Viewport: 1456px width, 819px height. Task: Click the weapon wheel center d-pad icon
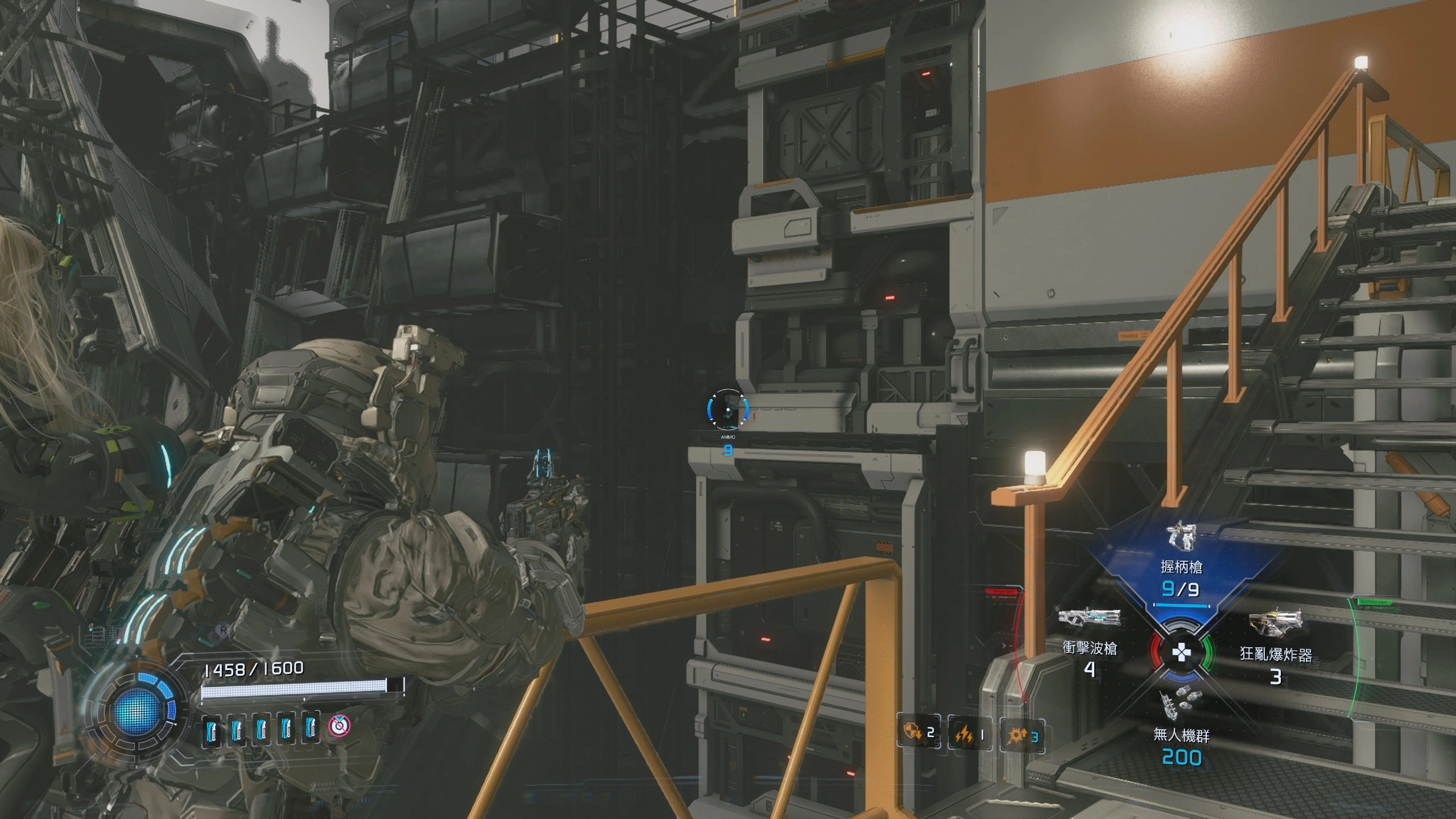point(1181,652)
